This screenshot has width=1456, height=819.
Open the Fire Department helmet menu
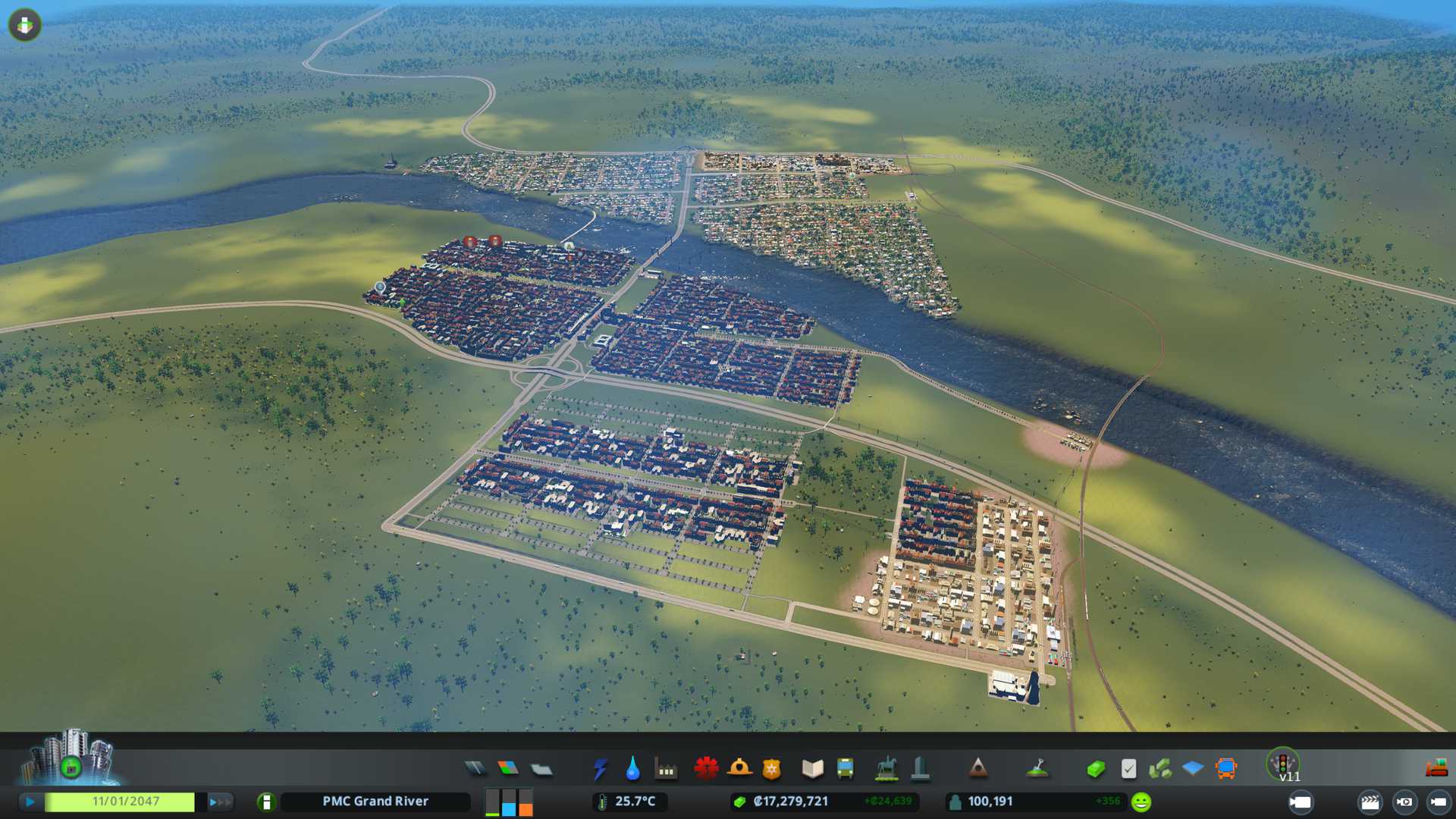(x=739, y=769)
